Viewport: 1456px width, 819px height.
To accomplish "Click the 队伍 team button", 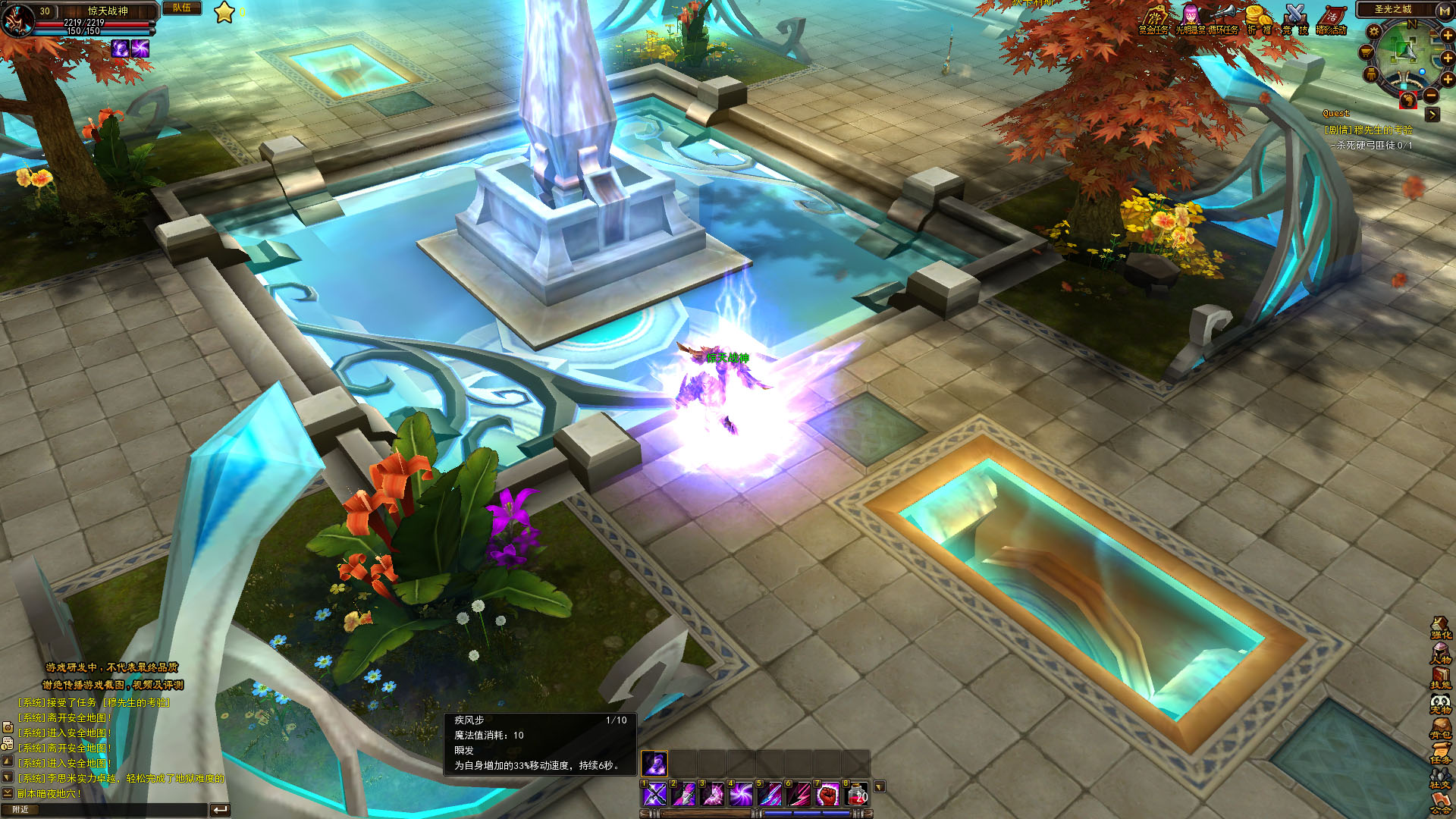I will click(x=182, y=8).
